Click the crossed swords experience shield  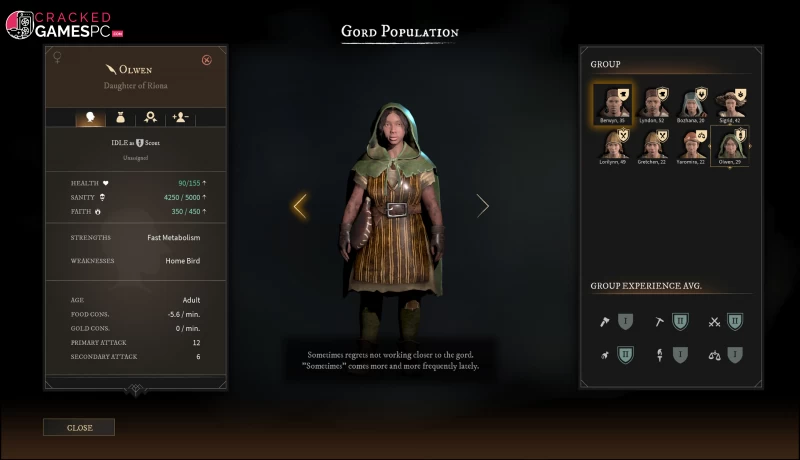[x=735, y=321]
